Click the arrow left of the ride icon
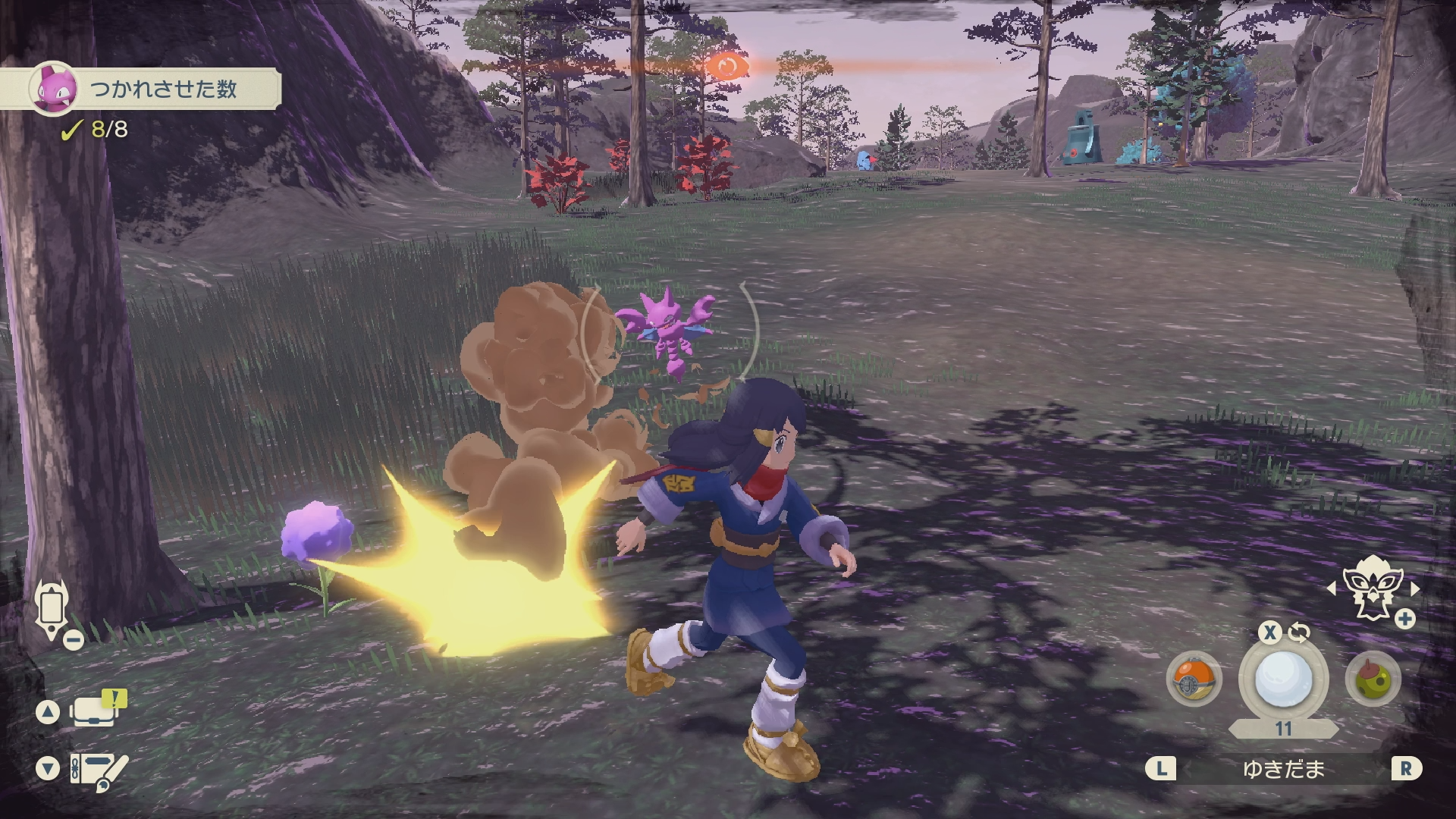 click(1332, 588)
